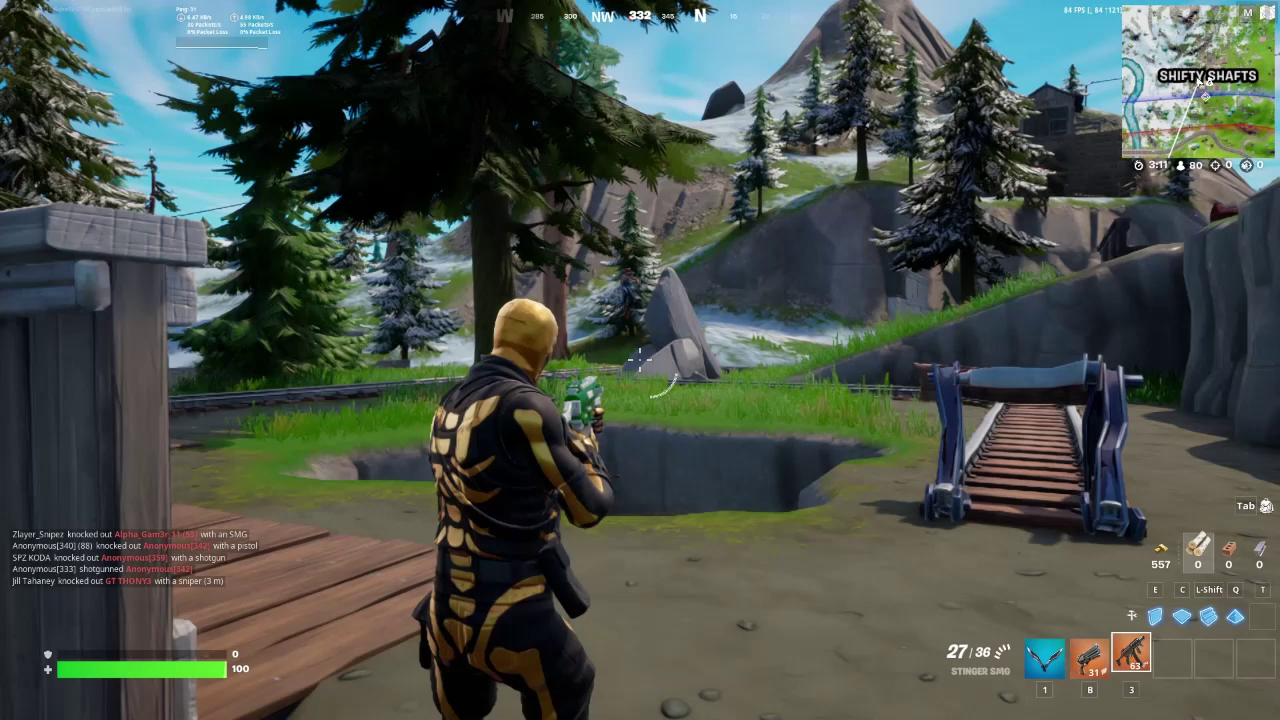Select the pickaxe in slot 1

[x=1044, y=658]
